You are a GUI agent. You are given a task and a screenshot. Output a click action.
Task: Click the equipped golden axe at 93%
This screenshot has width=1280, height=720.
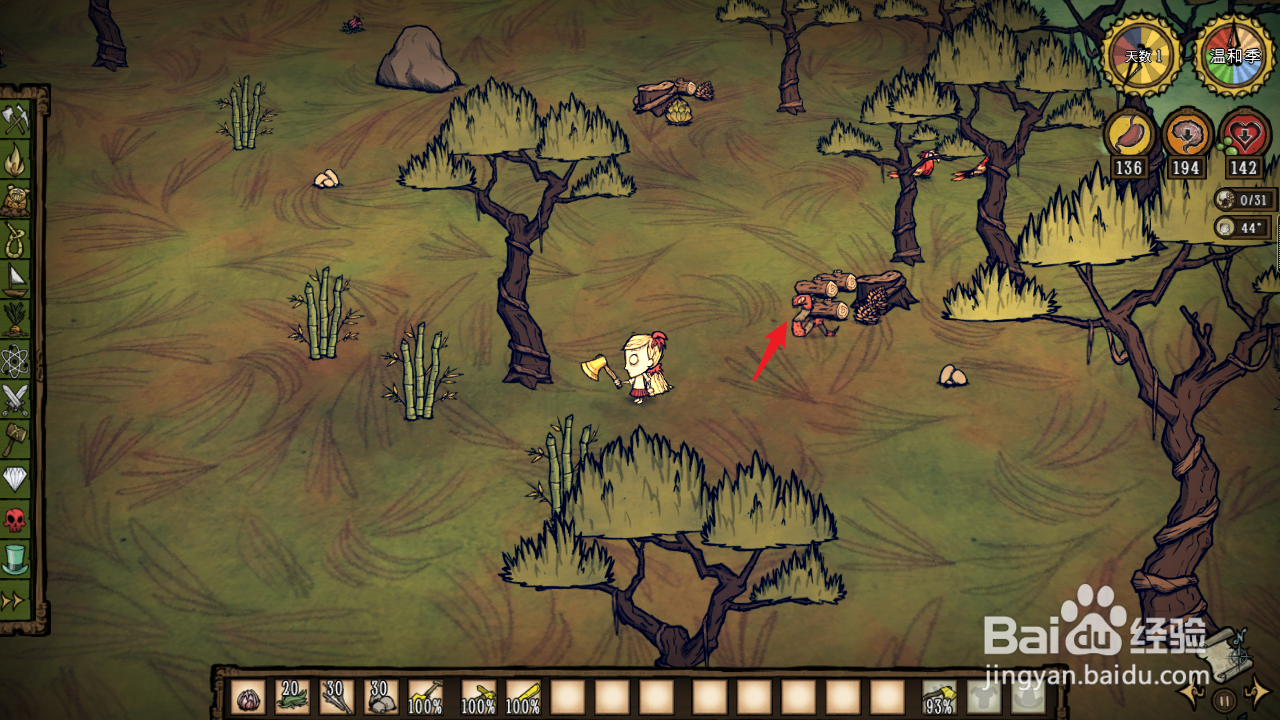pyautogui.click(x=939, y=697)
